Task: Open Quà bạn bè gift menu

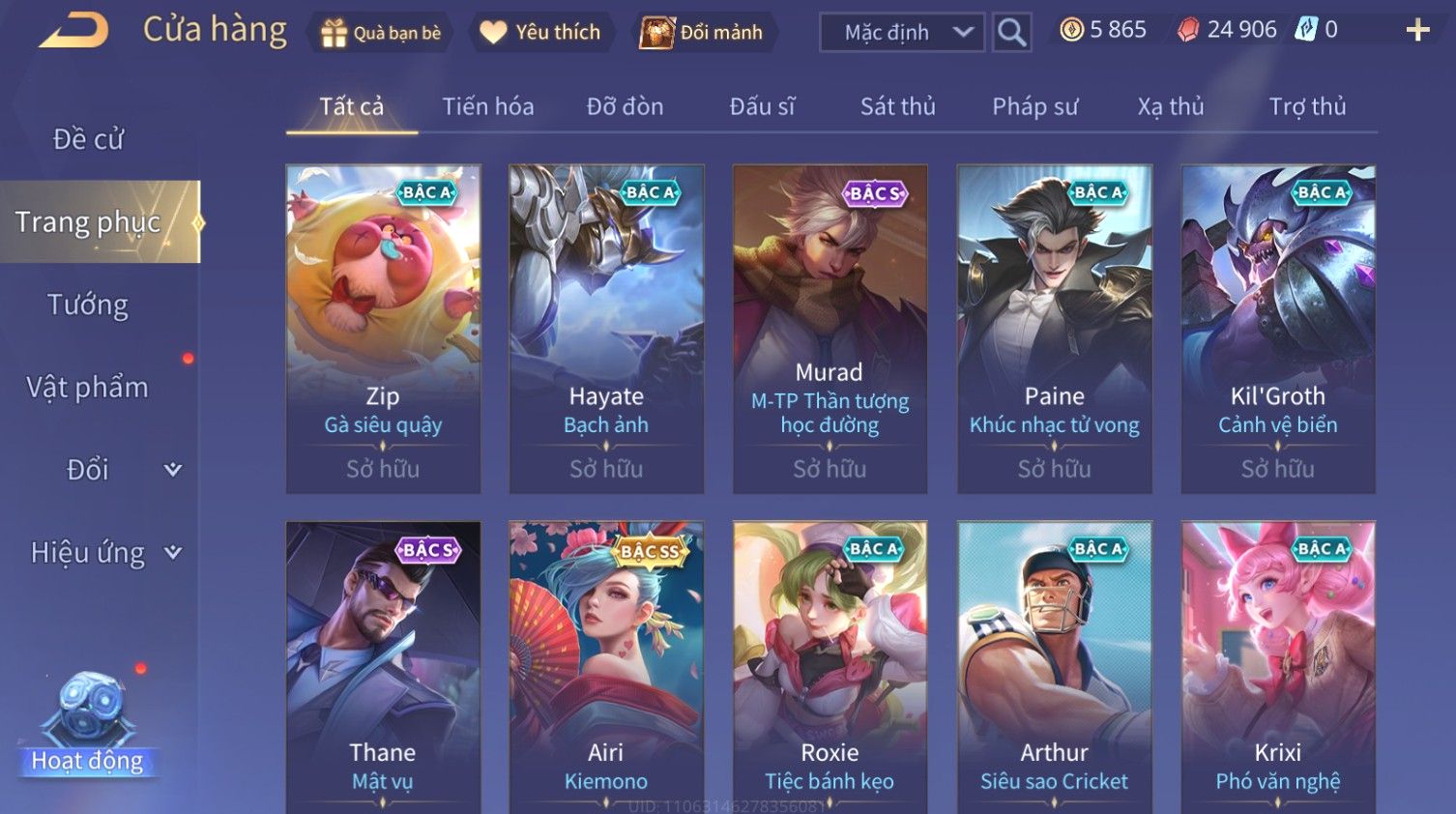Action: pos(380,33)
